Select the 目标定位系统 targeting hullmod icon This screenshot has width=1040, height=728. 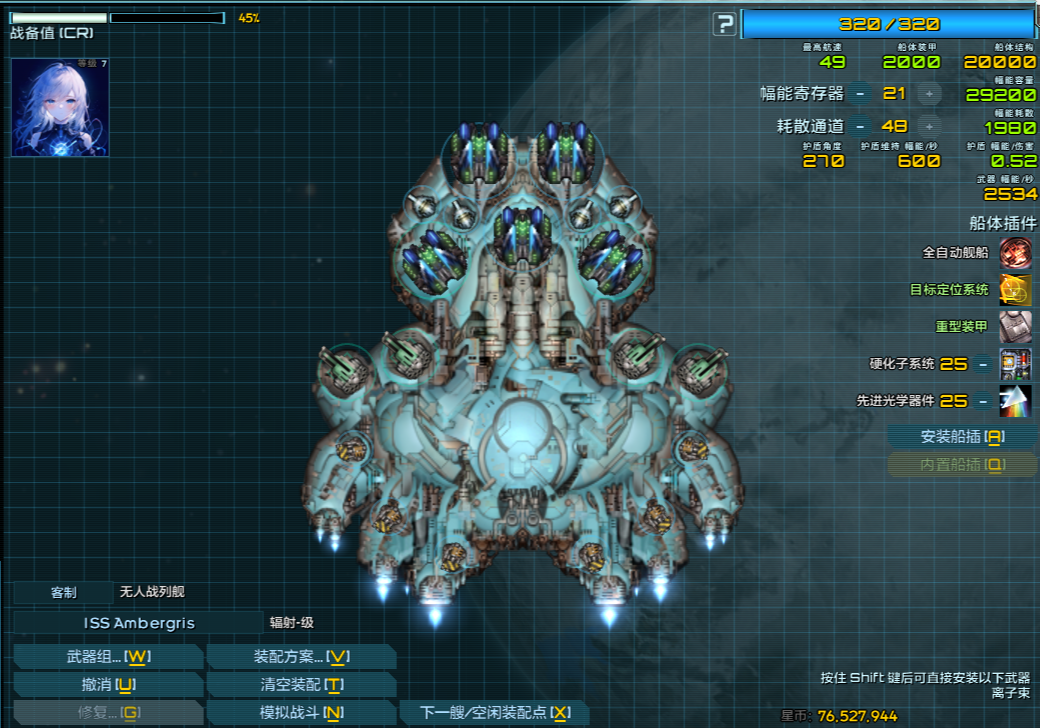pyautogui.click(x=1015, y=290)
